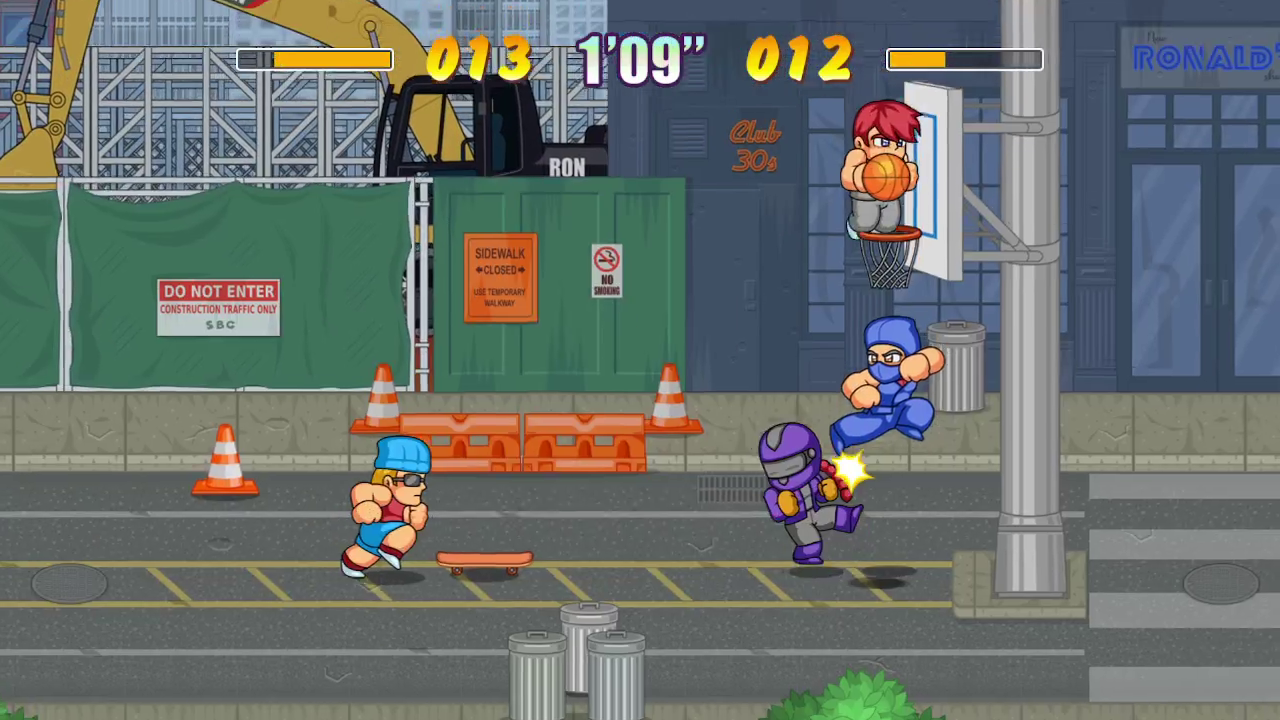Click the left player score showing 013
The image size is (1280, 720).
click(x=478, y=60)
